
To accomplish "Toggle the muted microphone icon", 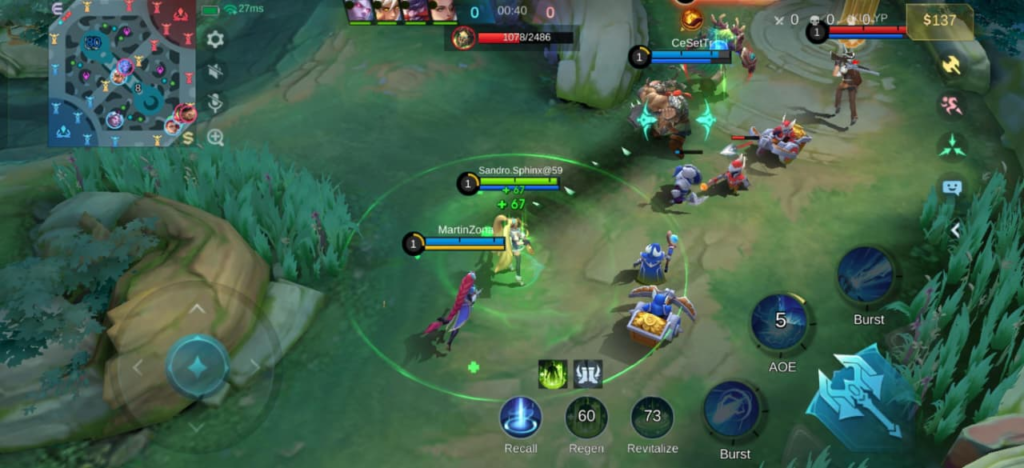I will click(x=215, y=104).
